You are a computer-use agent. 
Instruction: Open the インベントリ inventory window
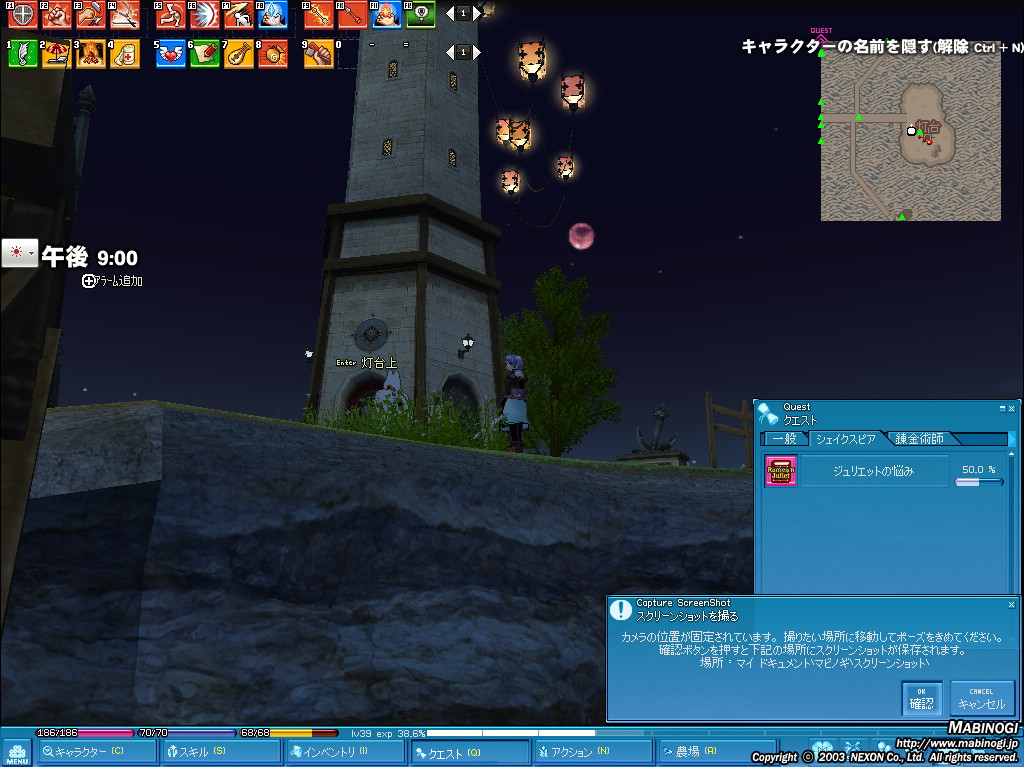coord(335,752)
